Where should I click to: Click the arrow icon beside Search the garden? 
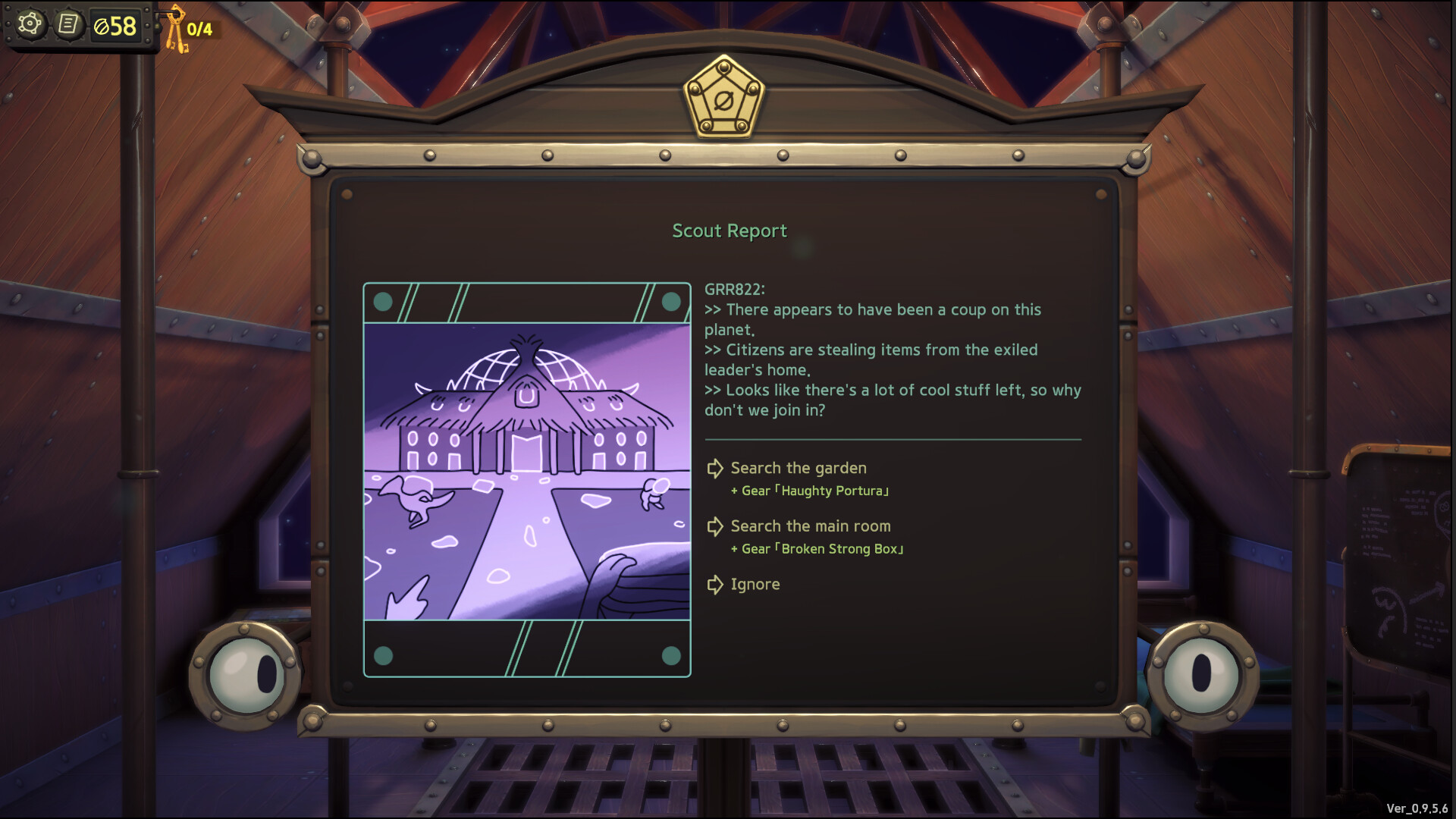[714, 469]
